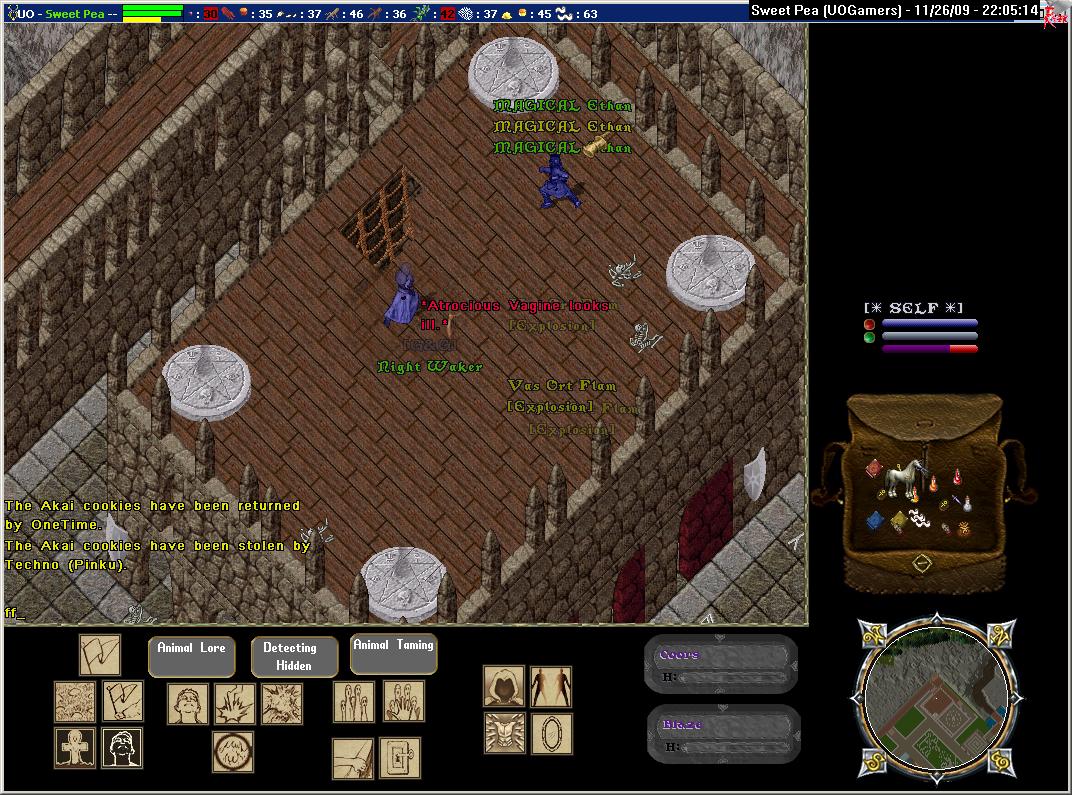Click the Coops pet health bar
This screenshot has width=1072, height=795.
tap(721, 665)
